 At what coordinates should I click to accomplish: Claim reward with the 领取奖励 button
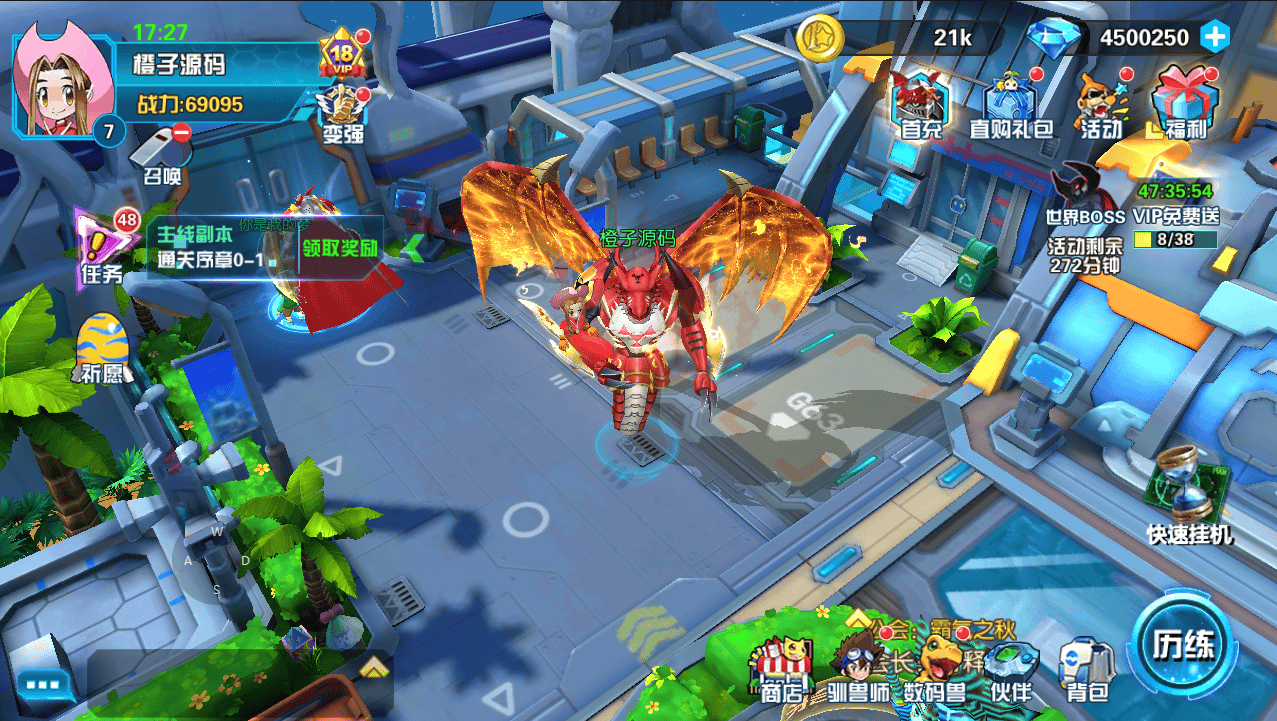340,247
